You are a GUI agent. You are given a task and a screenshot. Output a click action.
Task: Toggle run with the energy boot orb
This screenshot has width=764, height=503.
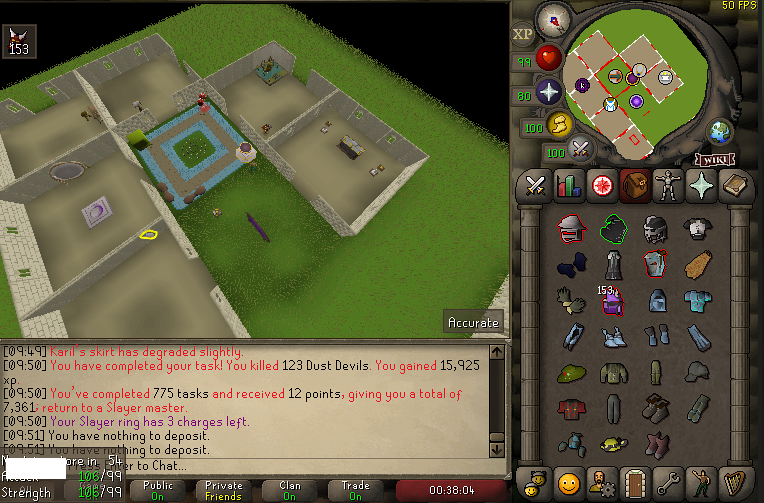pos(559,124)
